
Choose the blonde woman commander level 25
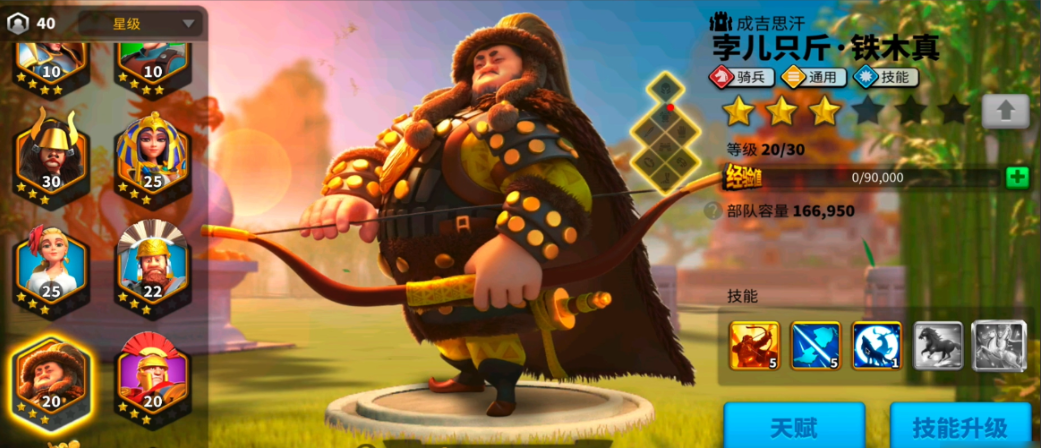pyautogui.click(x=51, y=262)
